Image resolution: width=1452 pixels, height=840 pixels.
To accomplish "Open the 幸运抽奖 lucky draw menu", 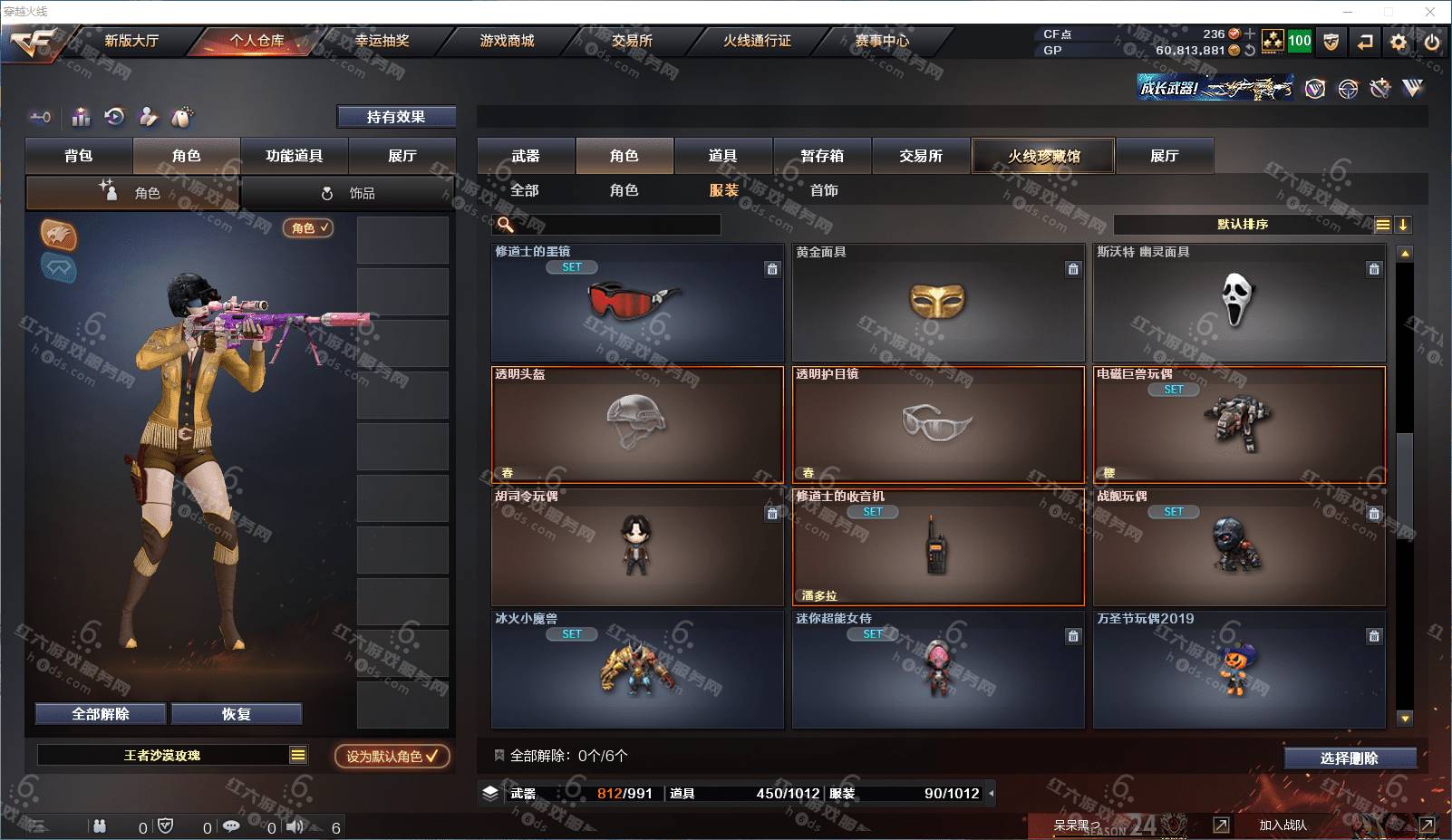I will (x=382, y=41).
